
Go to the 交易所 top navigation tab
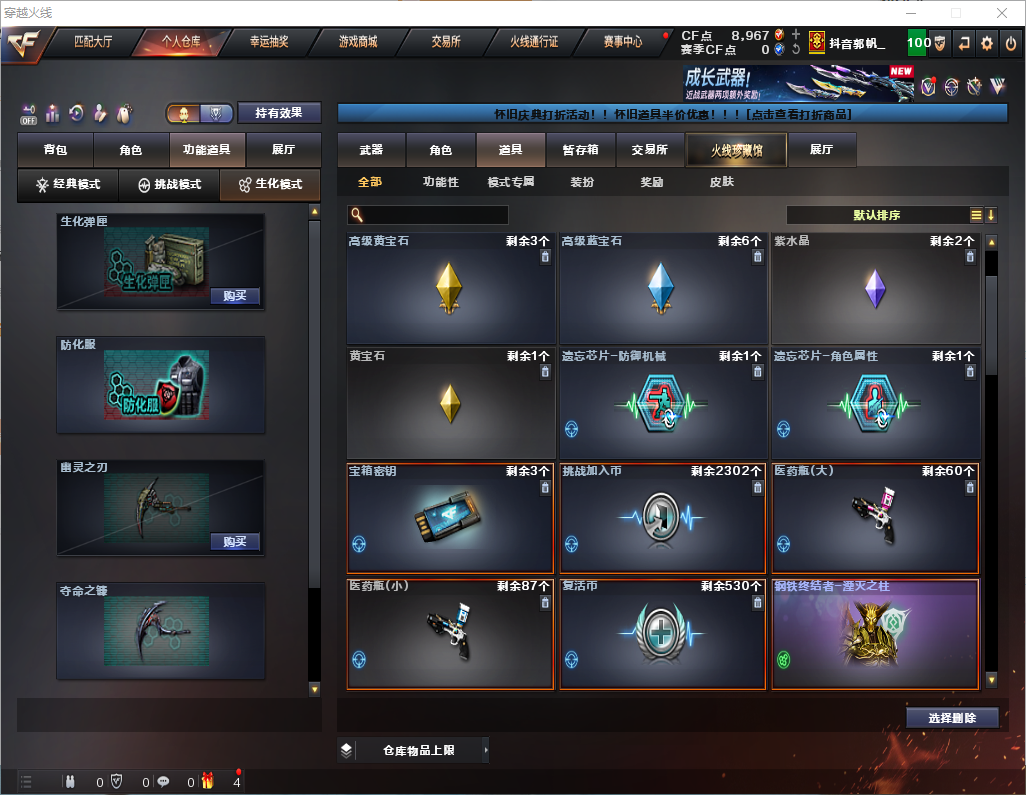click(446, 42)
